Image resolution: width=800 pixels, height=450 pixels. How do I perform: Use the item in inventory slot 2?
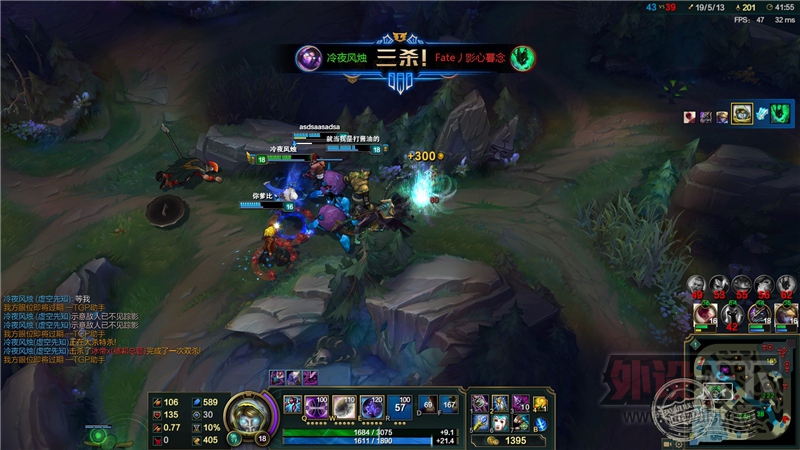click(x=500, y=402)
